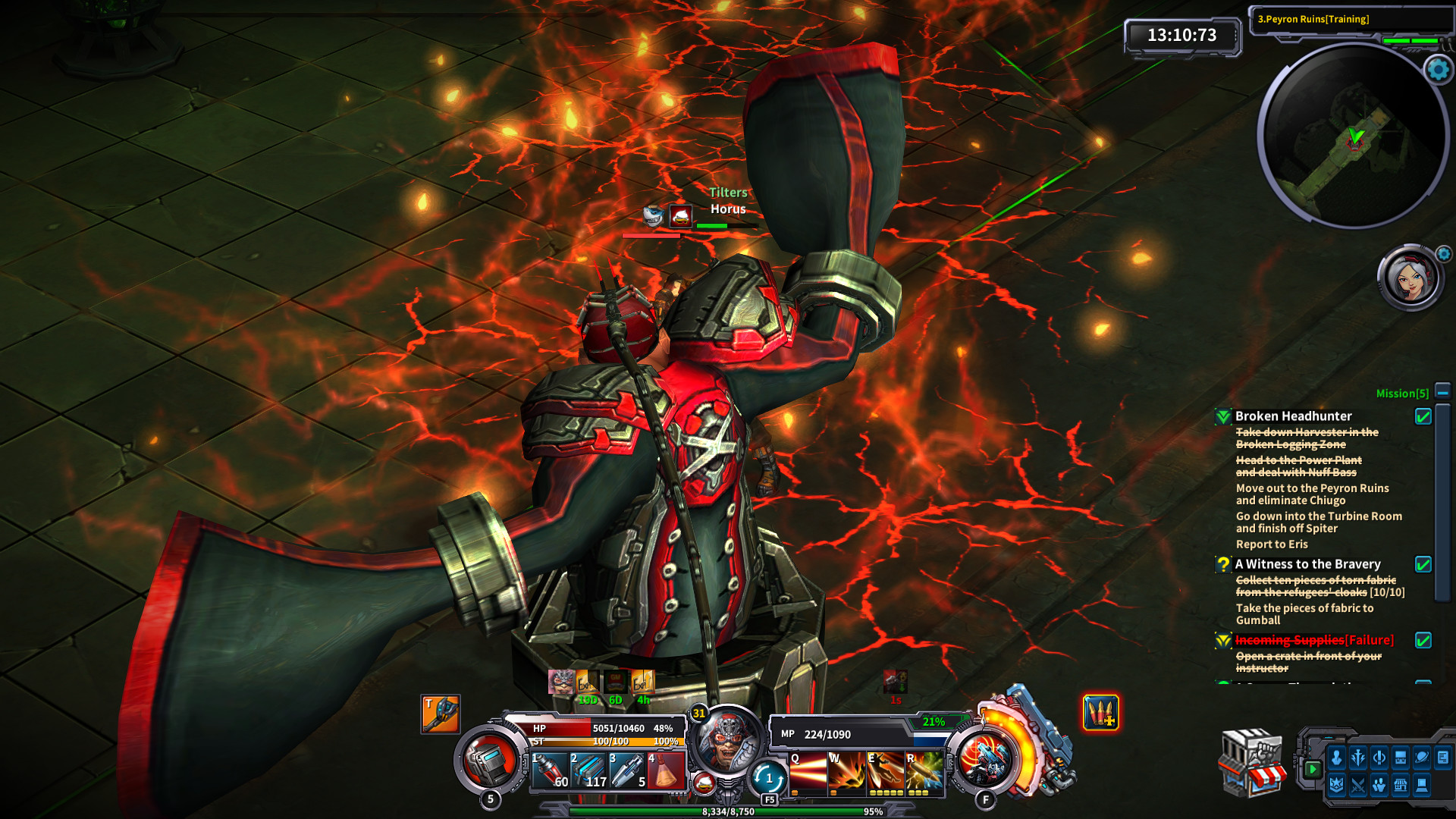Viewport: 1456px width, 819px height.
Task: Click the ammo bullets icon
Action: (x=1100, y=714)
